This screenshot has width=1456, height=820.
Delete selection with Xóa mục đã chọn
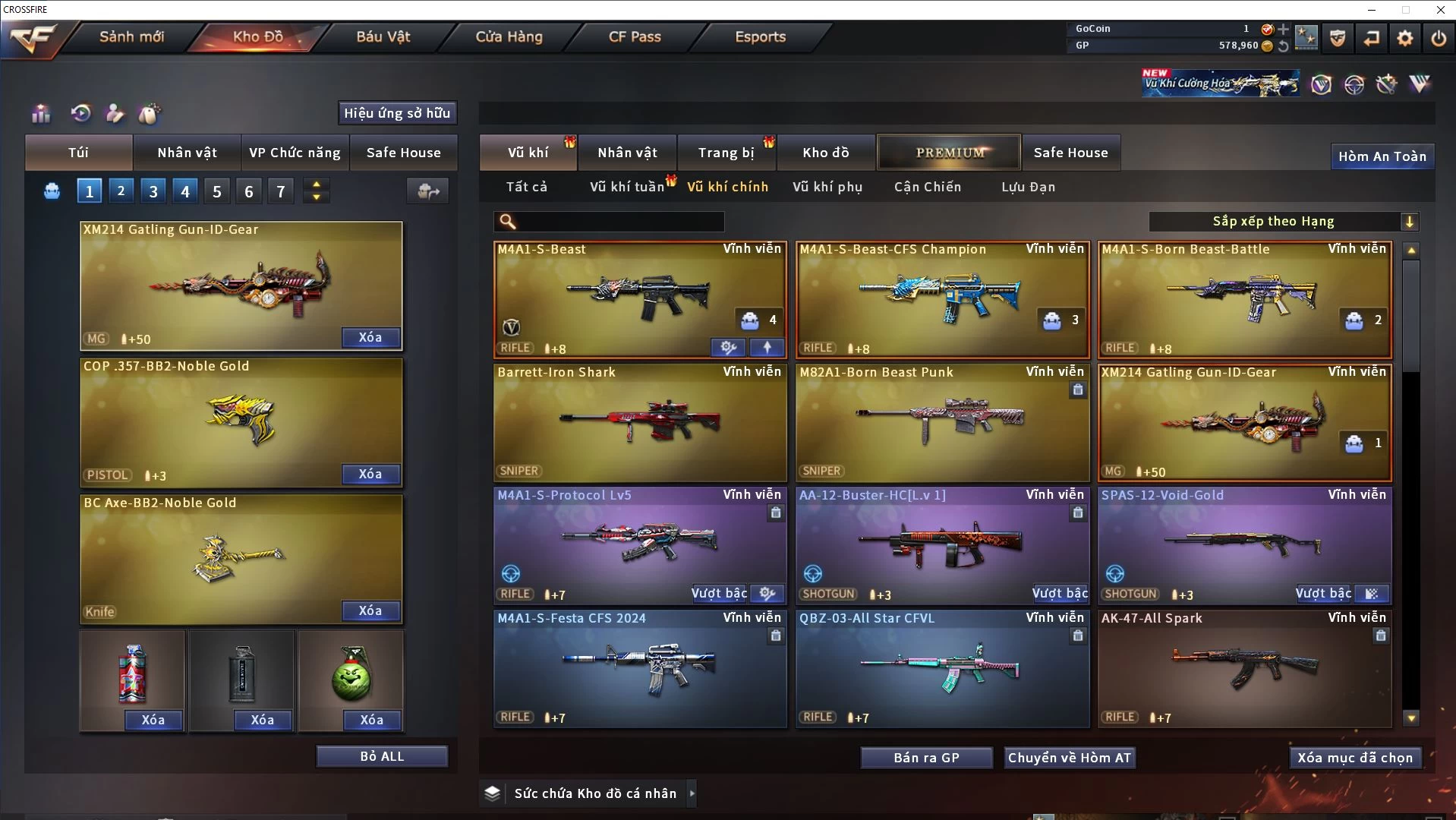pos(1354,758)
